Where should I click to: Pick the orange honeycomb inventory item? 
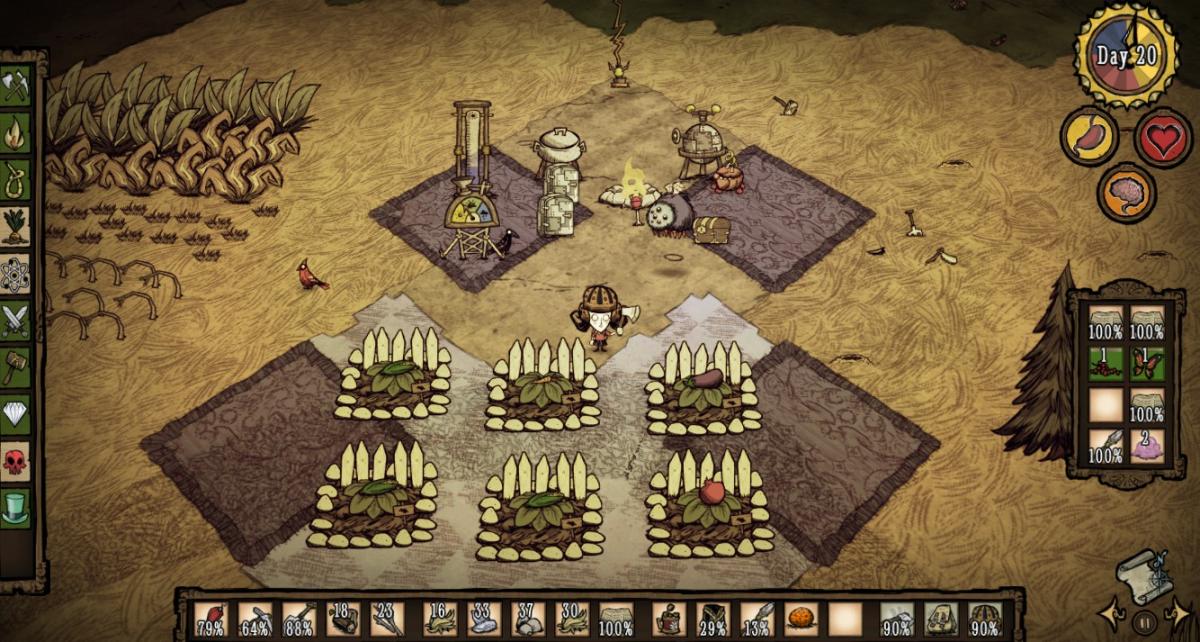800,620
